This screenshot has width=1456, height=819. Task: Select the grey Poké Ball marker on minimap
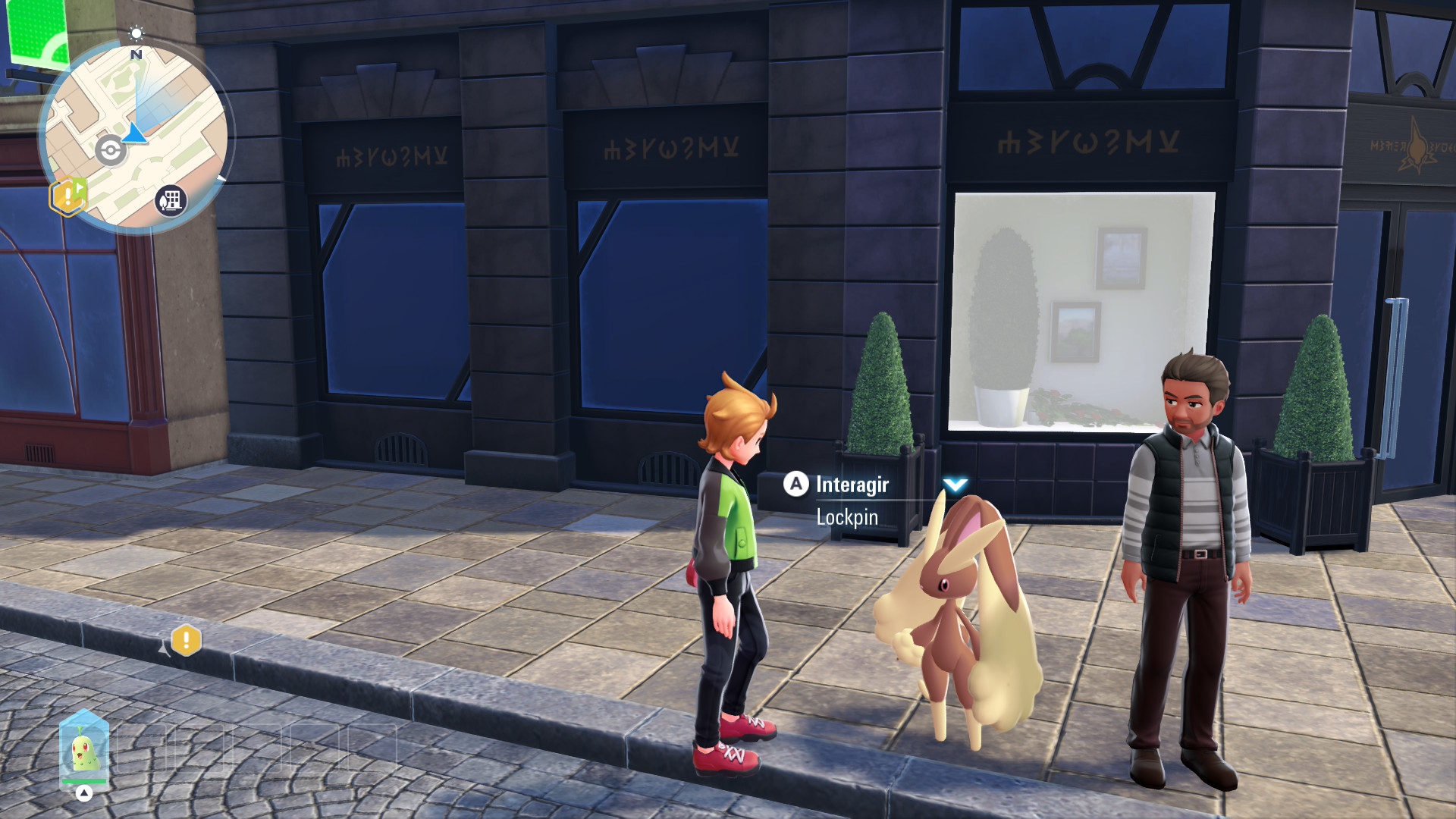click(111, 150)
